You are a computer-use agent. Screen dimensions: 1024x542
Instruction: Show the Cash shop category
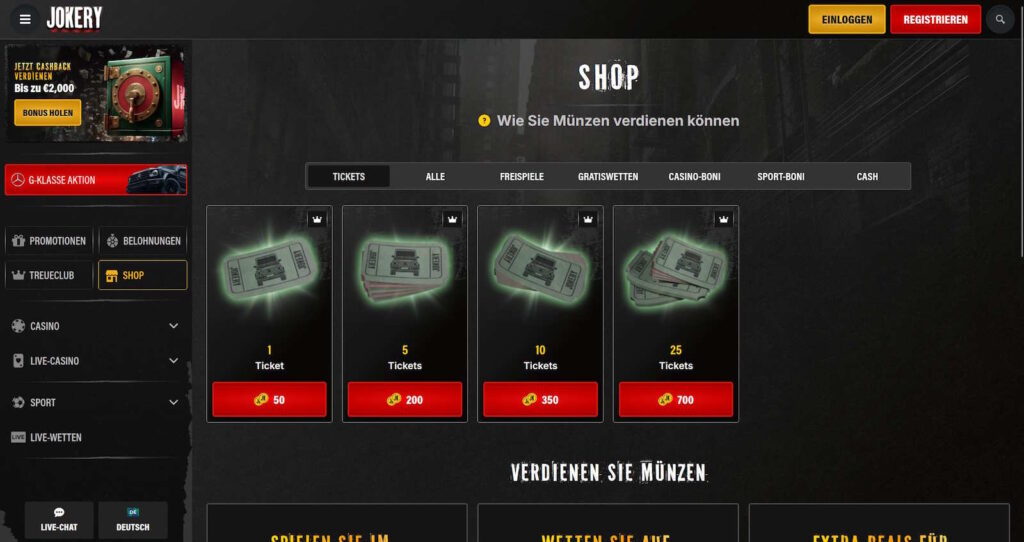coord(867,177)
